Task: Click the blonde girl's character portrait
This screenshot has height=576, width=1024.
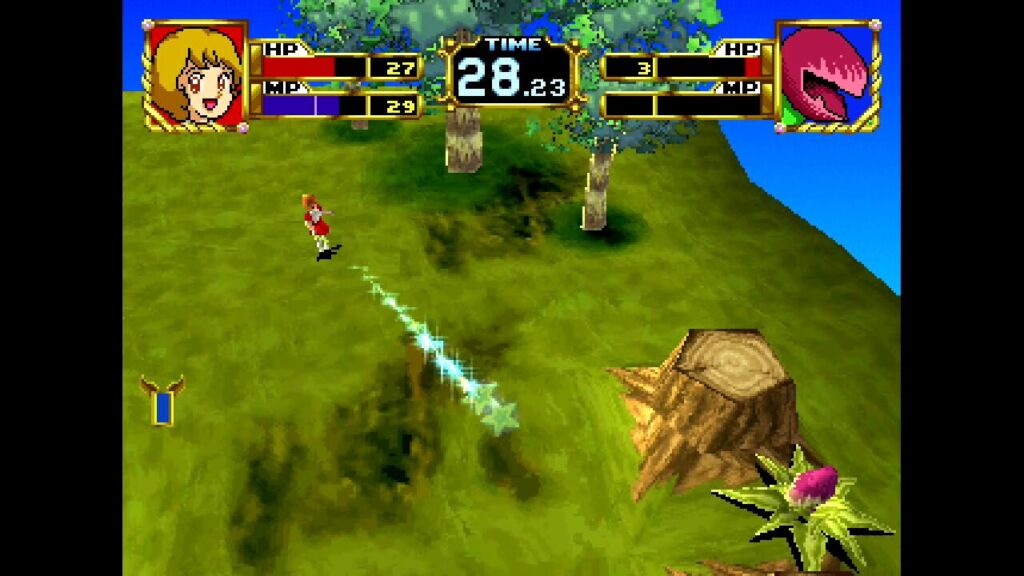Action: (196, 75)
